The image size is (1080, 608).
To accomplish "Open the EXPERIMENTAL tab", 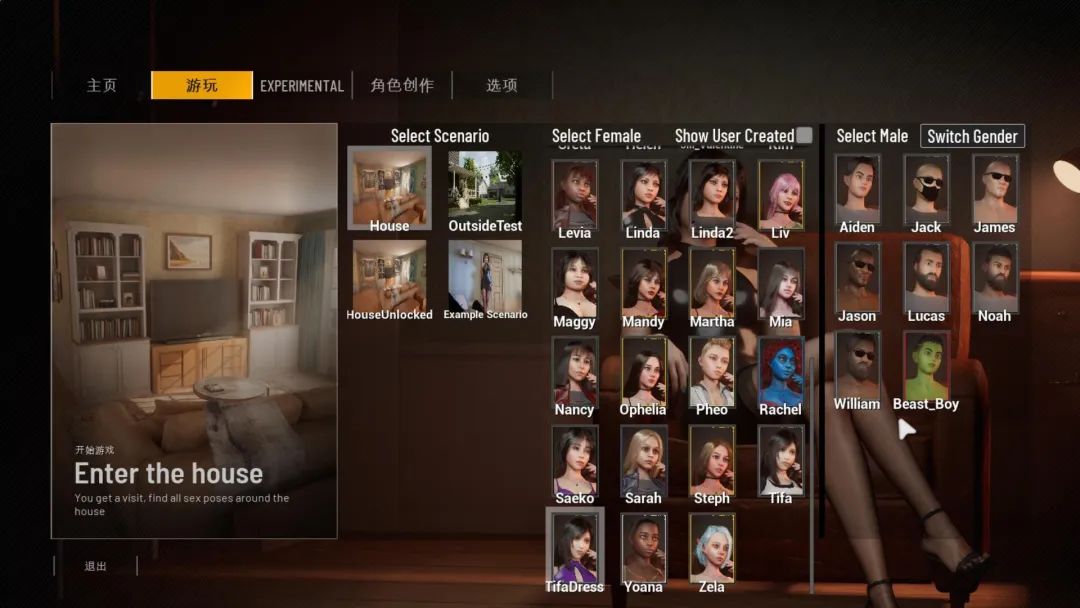I will (301, 86).
